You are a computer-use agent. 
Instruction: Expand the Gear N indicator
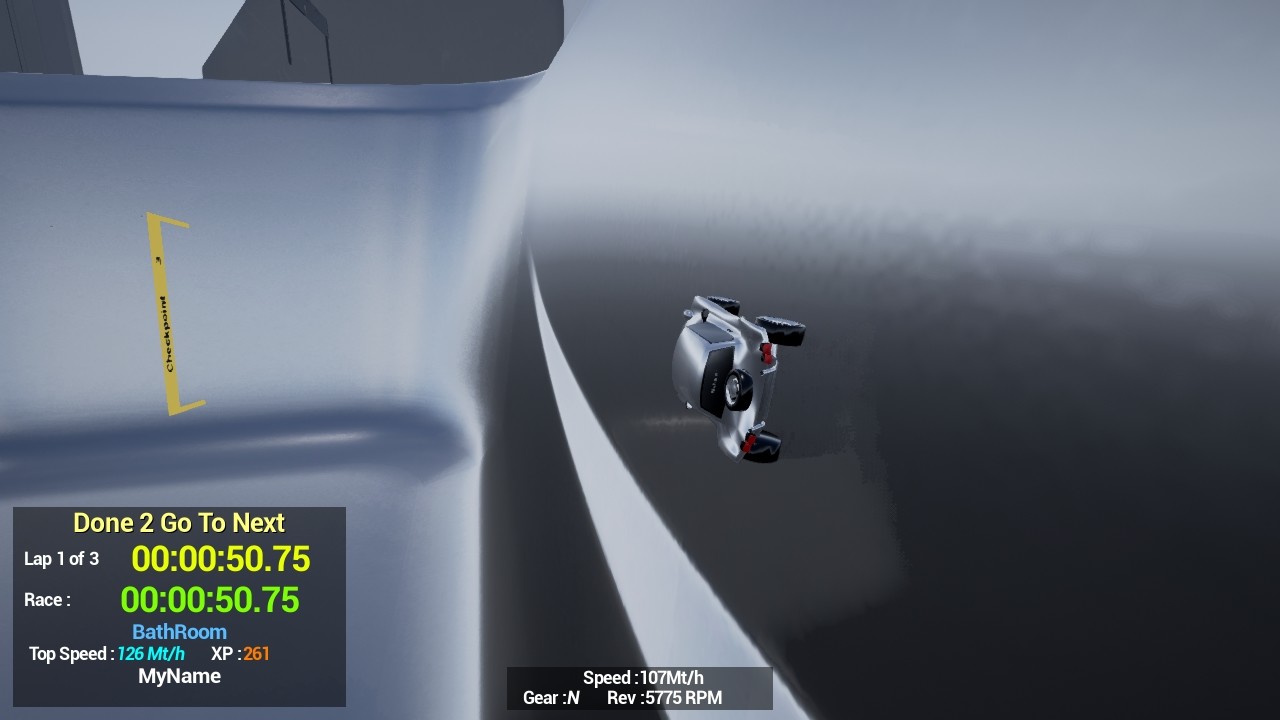[x=549, y=698]
